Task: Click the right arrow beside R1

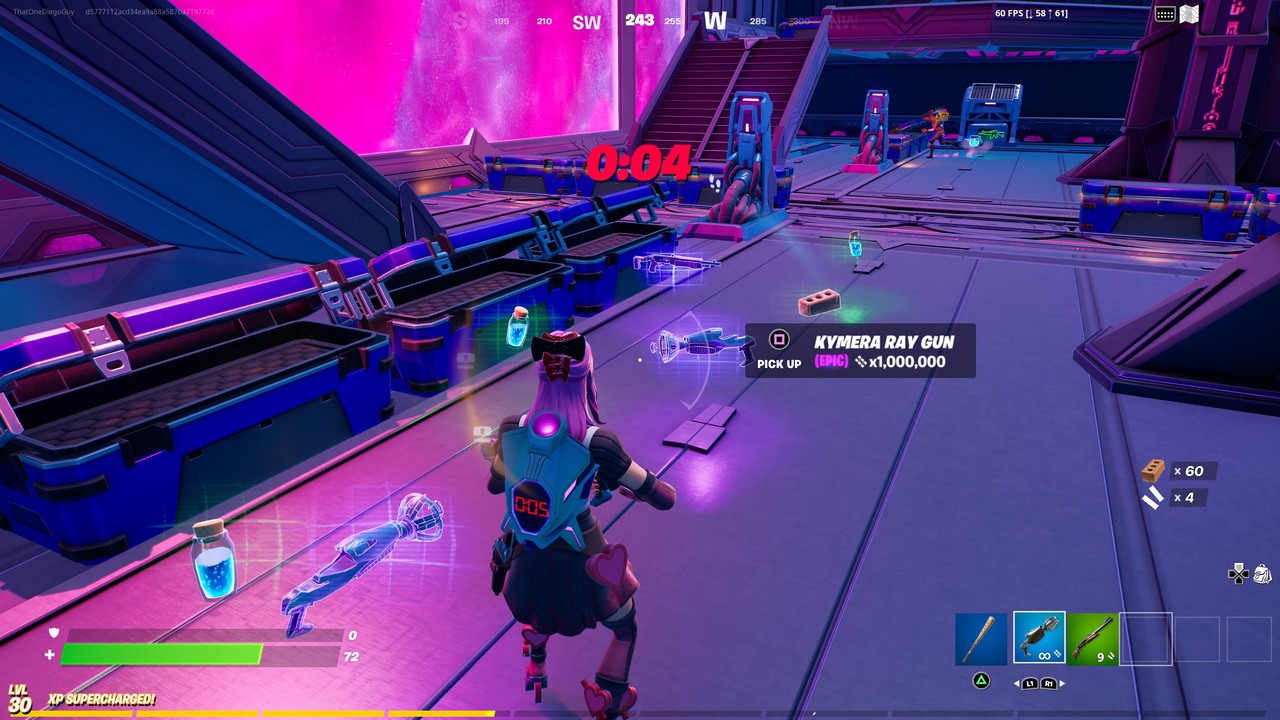Action: (x=1062, y=683)
